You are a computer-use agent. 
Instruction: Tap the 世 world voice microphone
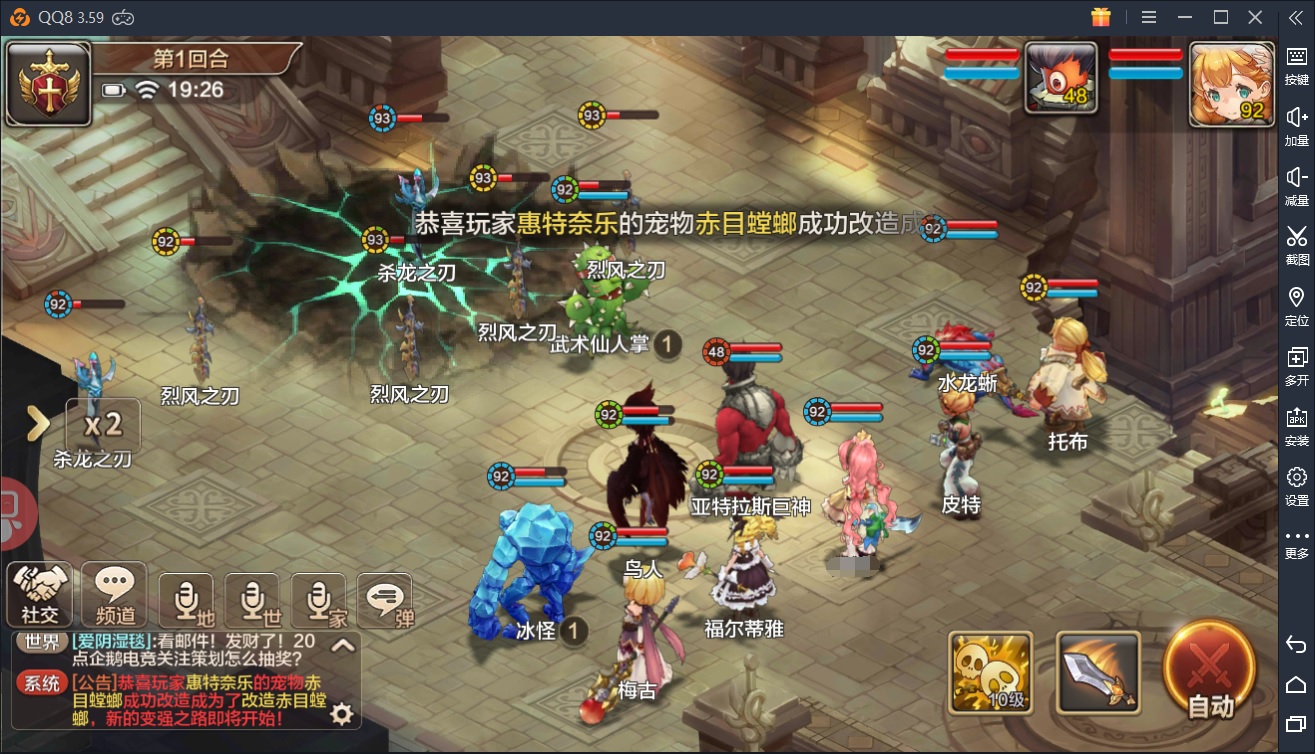tap(253, 602)
